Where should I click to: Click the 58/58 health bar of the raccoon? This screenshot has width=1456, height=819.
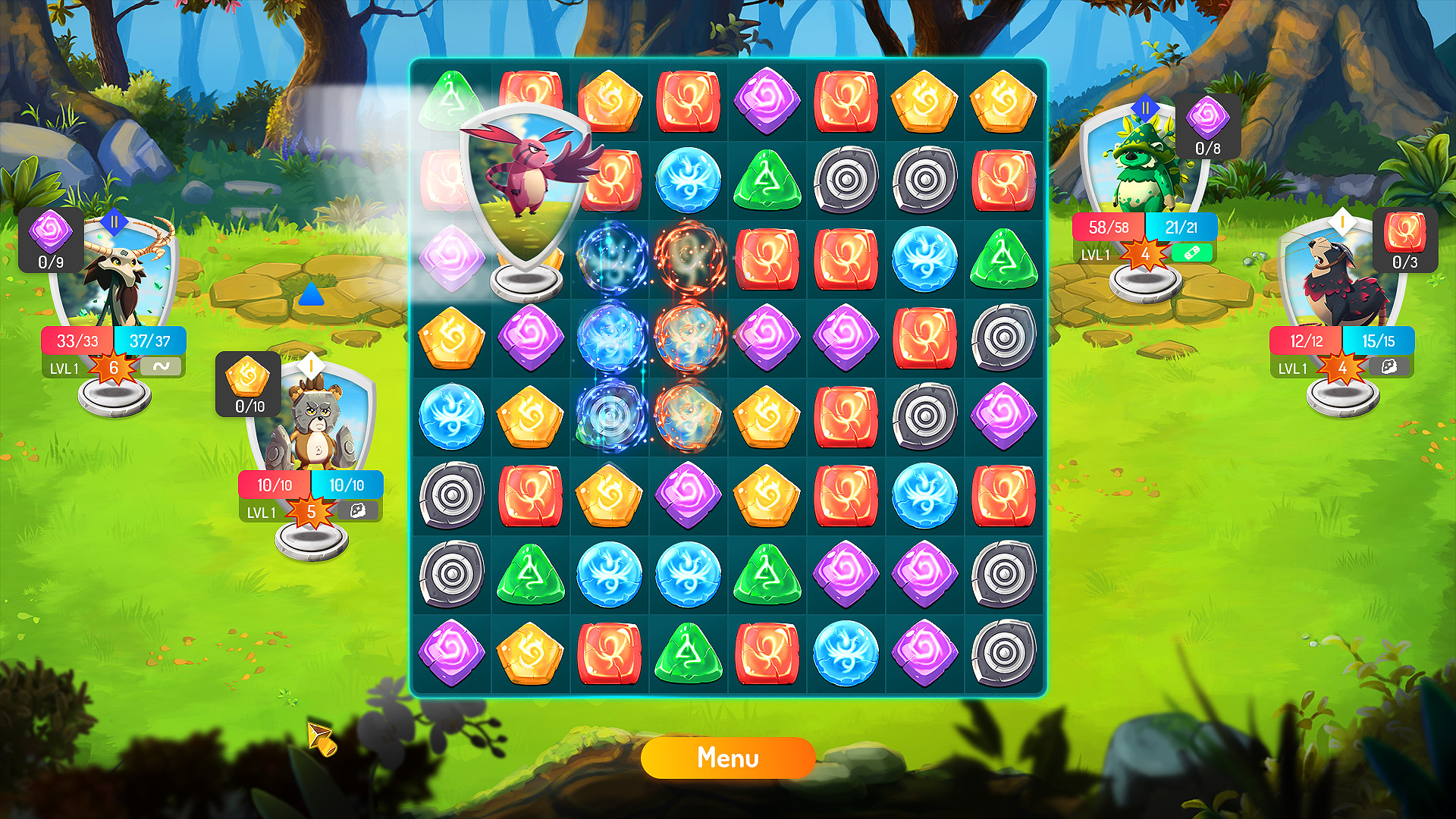point(1109,227)
